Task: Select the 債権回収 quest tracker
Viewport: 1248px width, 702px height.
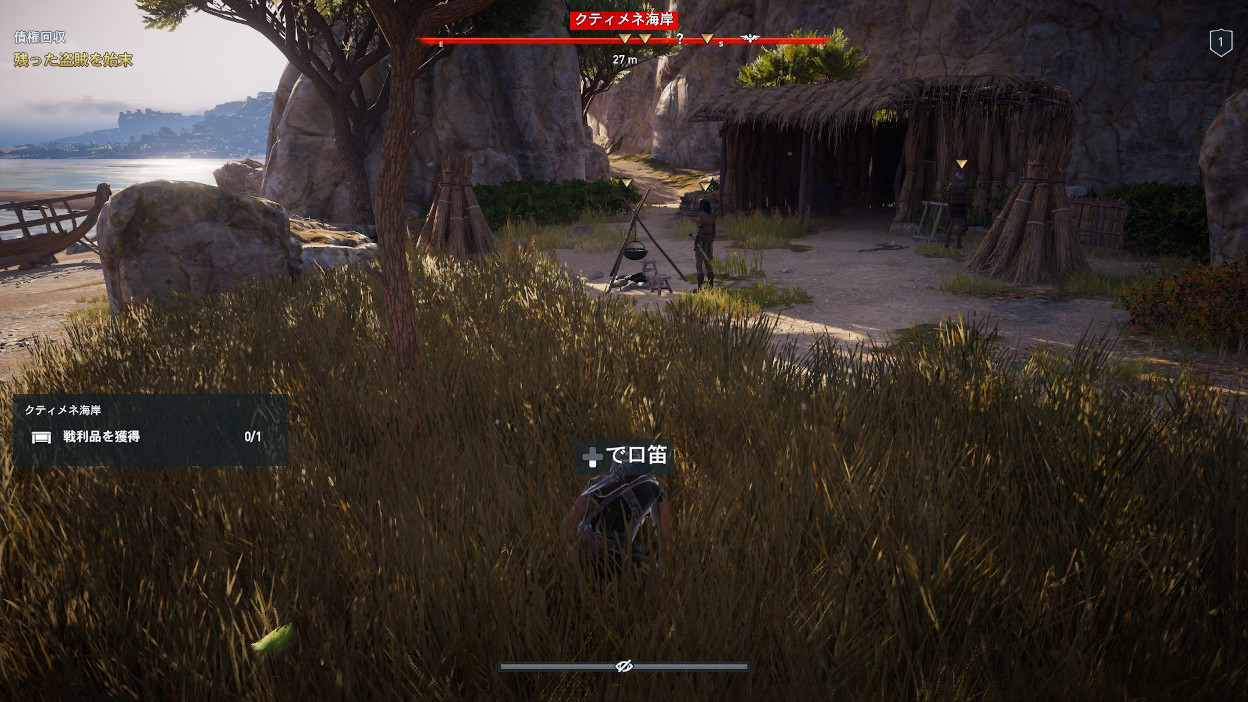Action: click(x=40, y=37)
